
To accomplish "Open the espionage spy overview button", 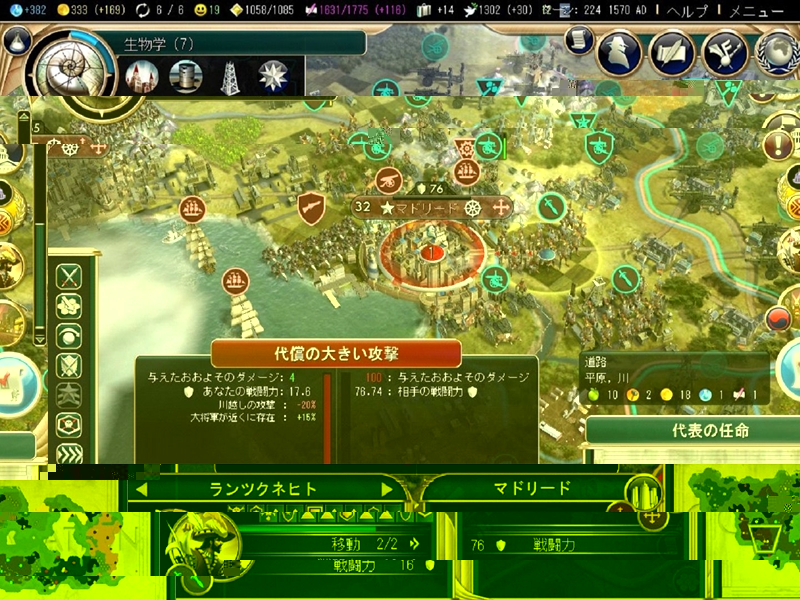I will click(x=620, y=52).
